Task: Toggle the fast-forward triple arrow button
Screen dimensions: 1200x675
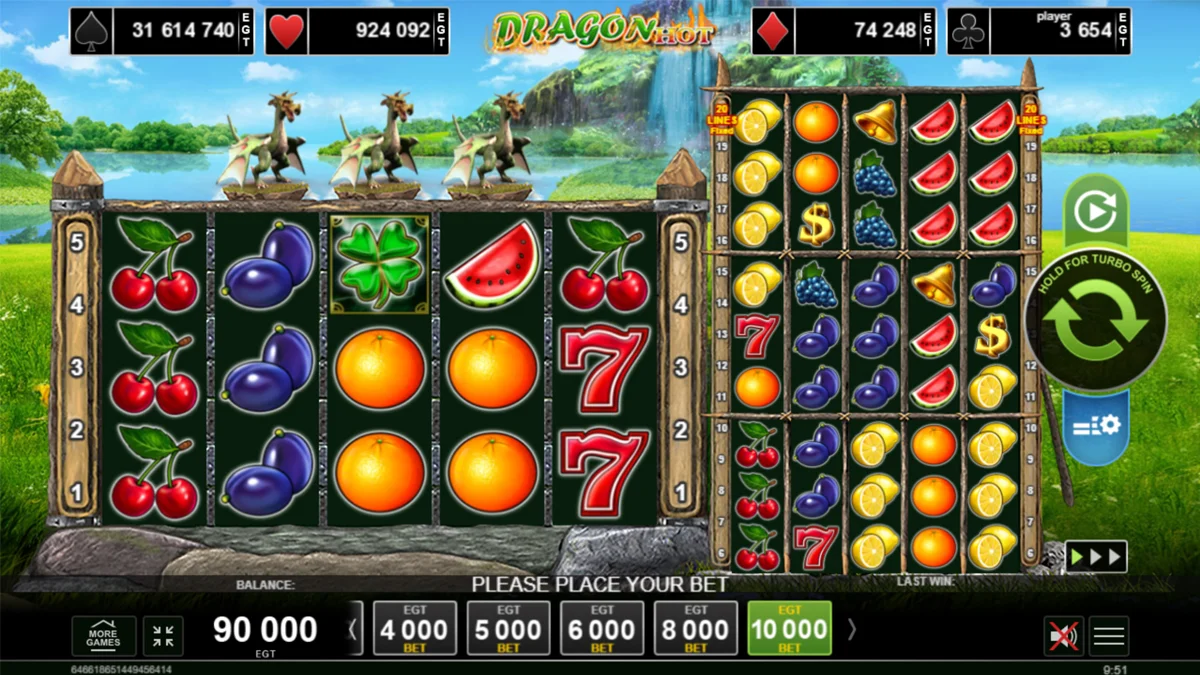Action: 1095,556
